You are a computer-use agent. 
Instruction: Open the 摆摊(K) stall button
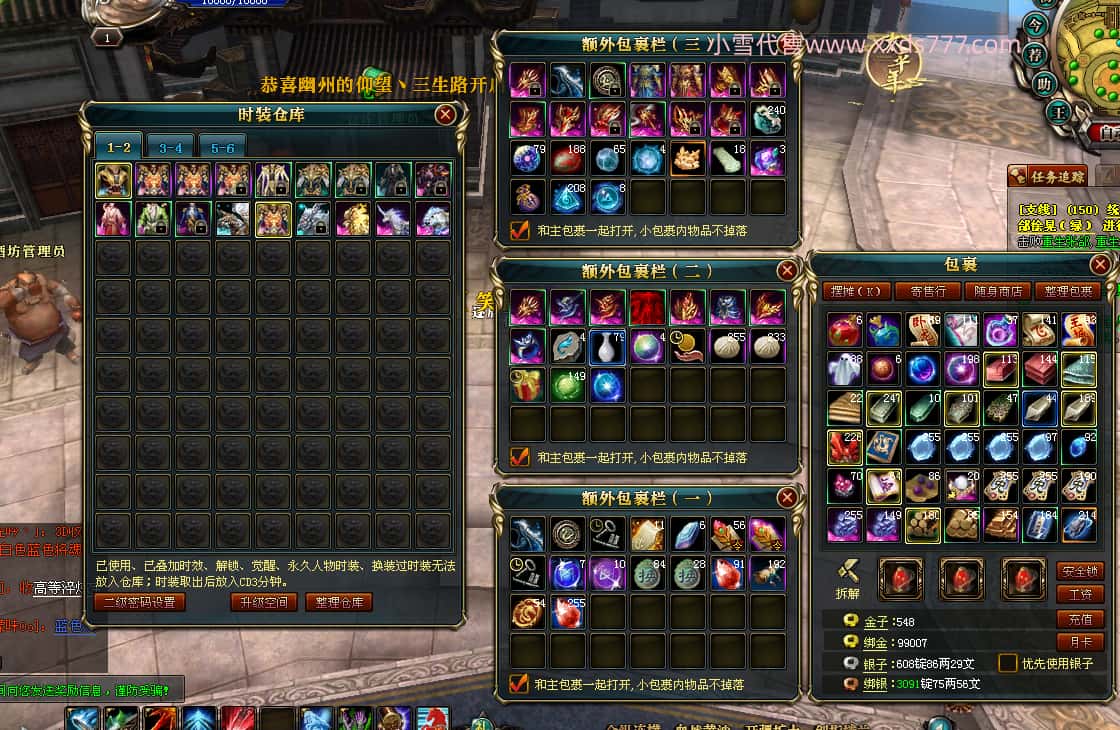(x=859, y=291)
